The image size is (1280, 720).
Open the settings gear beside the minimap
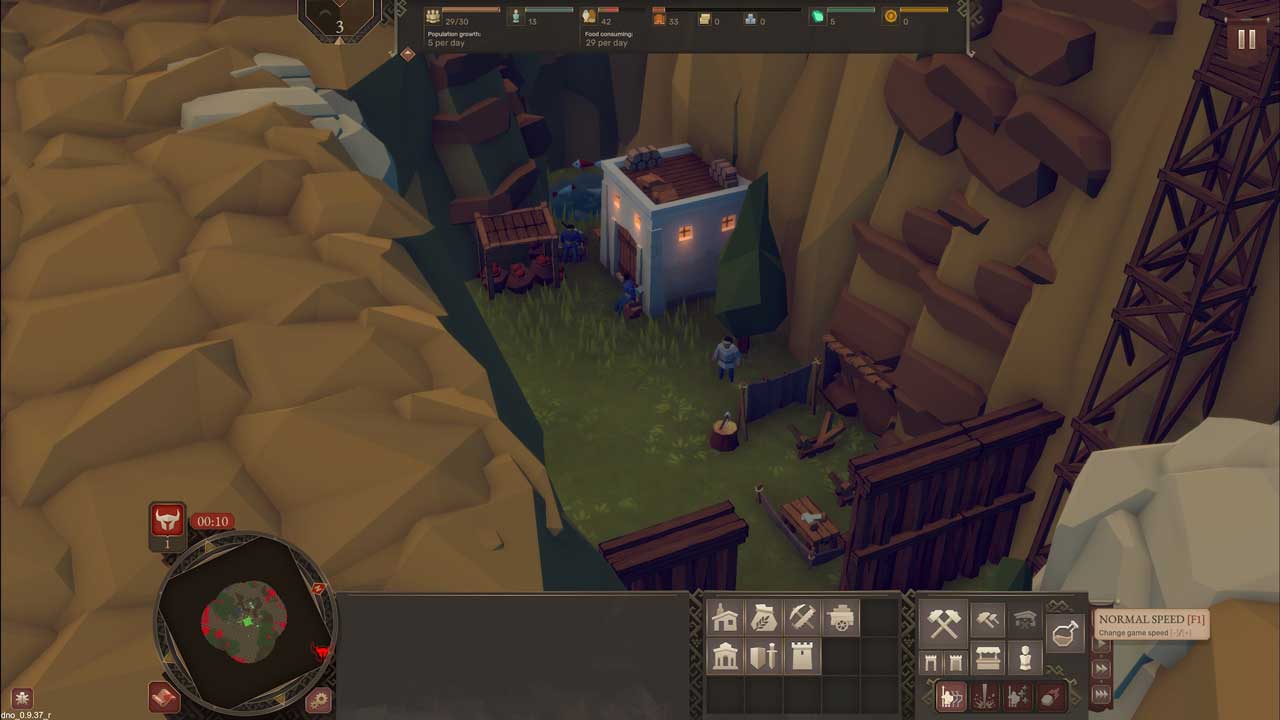tap(318, 700)
